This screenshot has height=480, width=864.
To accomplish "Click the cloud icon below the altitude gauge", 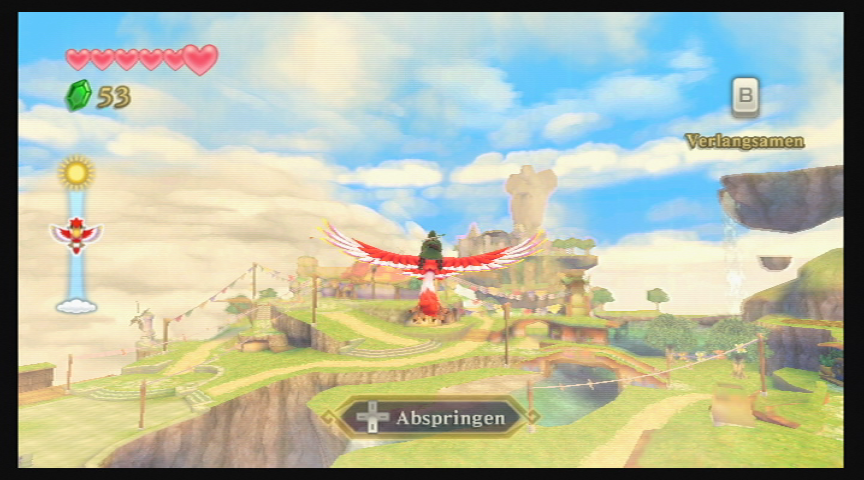I will (76, 304).
